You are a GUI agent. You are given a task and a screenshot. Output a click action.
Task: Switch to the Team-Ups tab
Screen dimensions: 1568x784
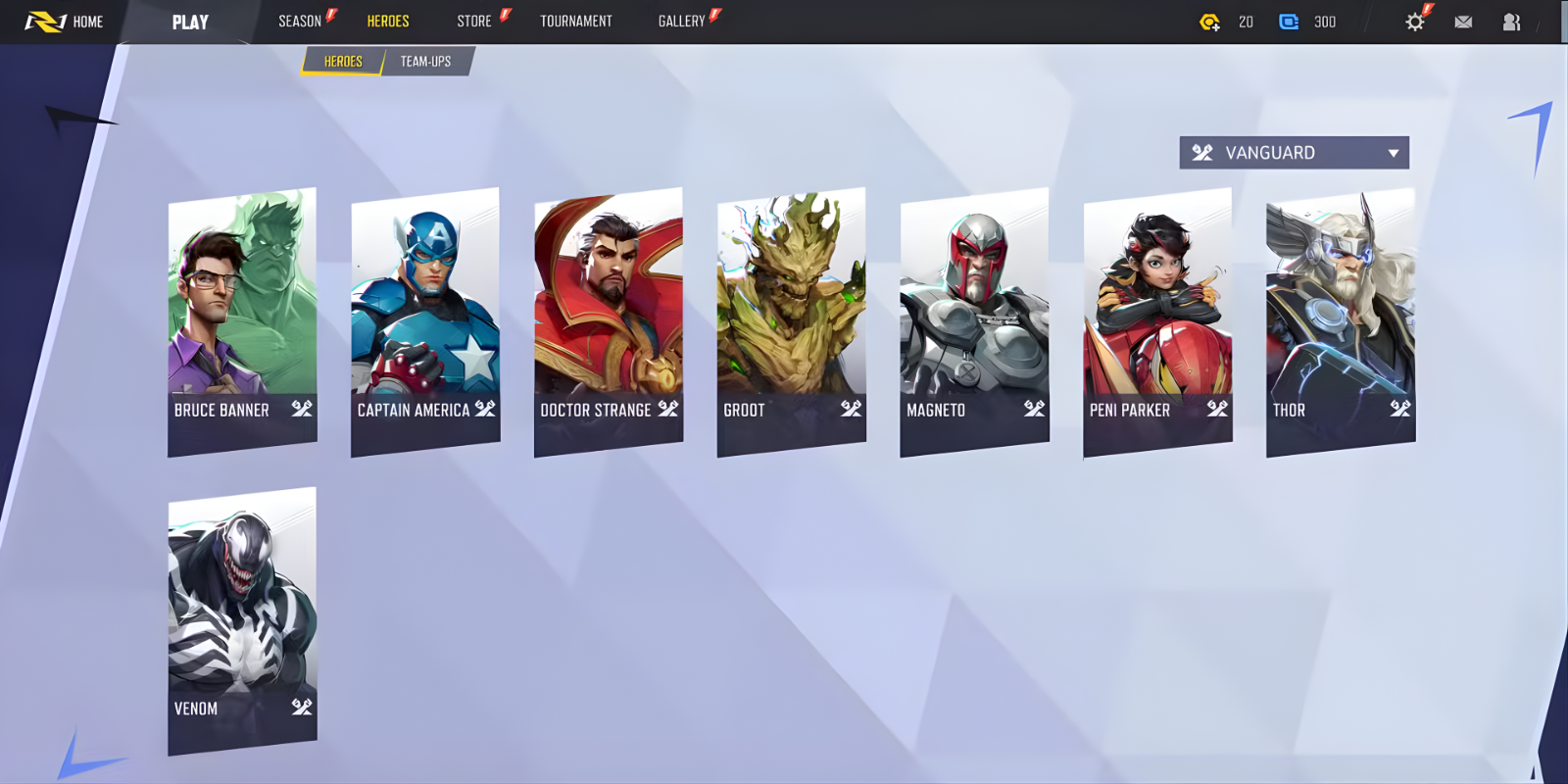pyautogui.click(x=424, y=61)
